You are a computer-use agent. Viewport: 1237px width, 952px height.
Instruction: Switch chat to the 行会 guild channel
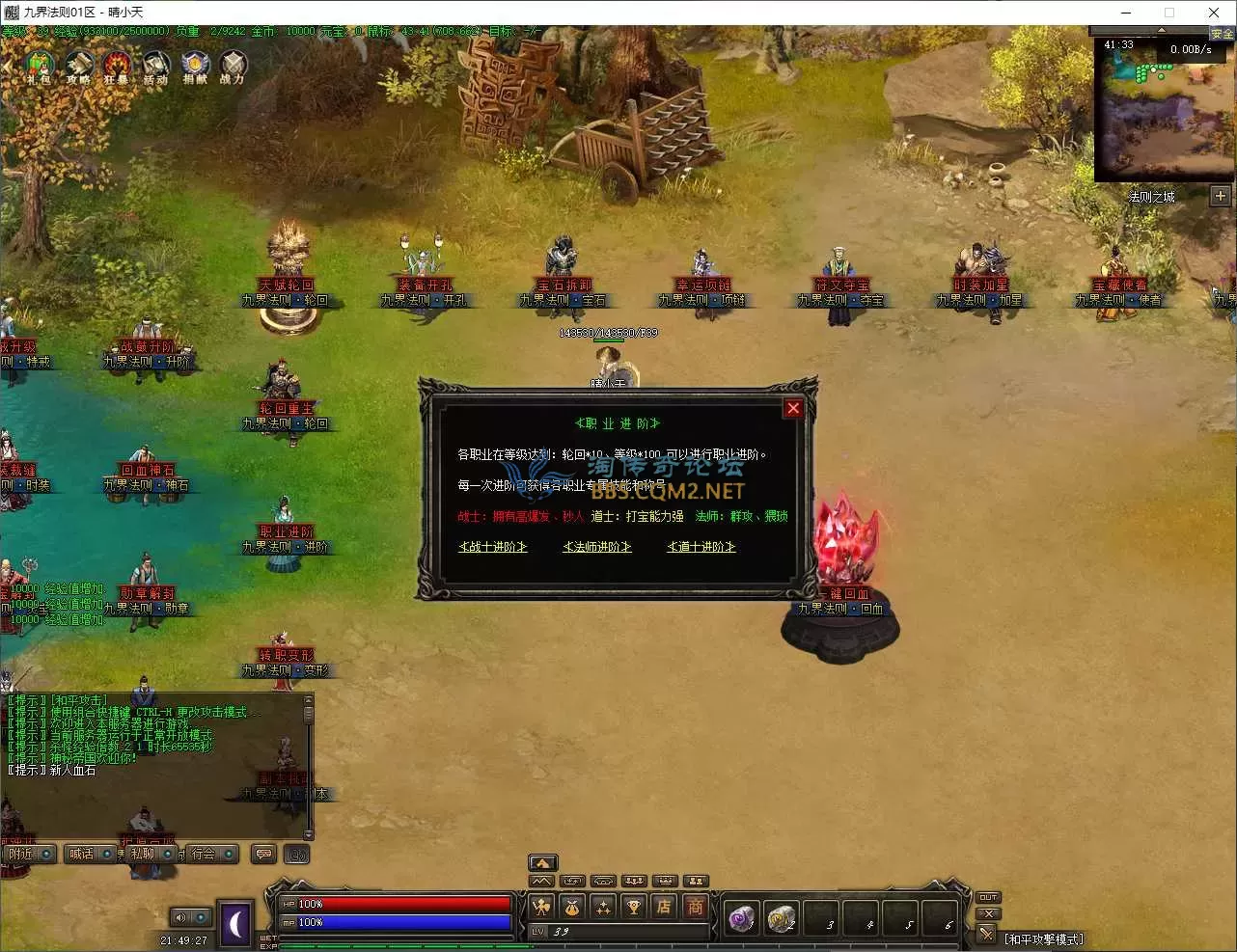[x=204, y=854]
